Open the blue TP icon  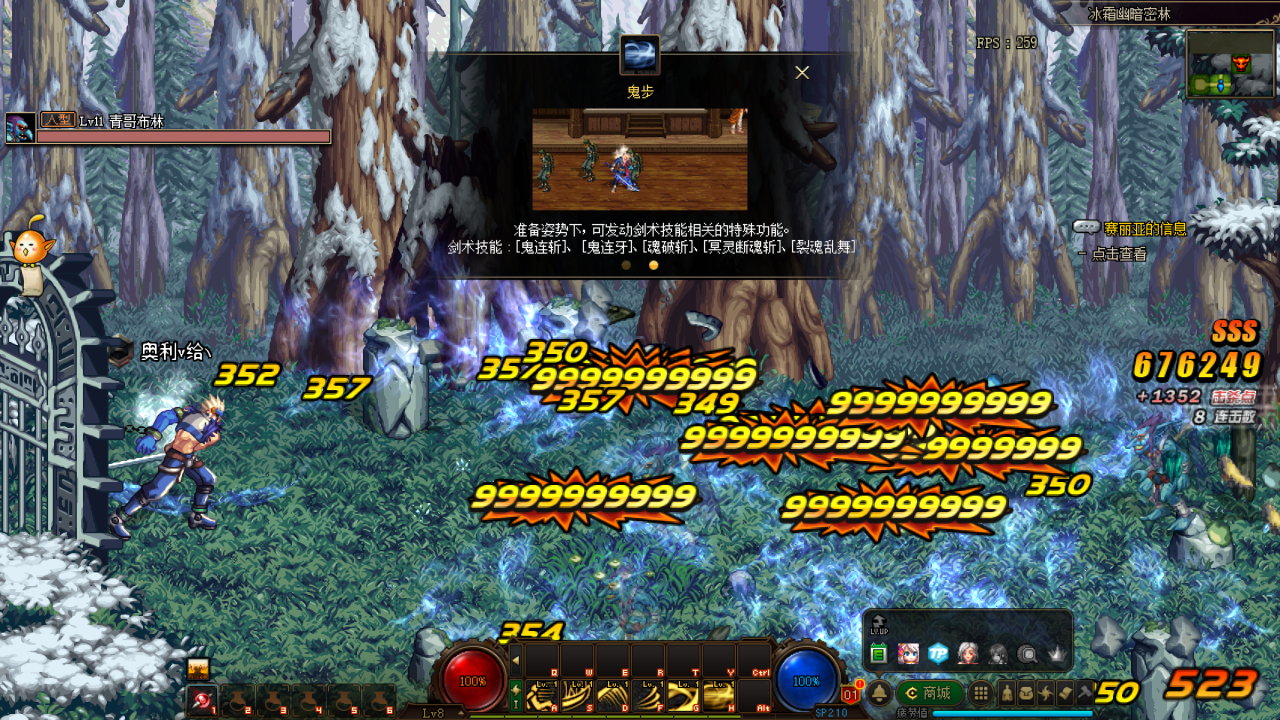938,654
